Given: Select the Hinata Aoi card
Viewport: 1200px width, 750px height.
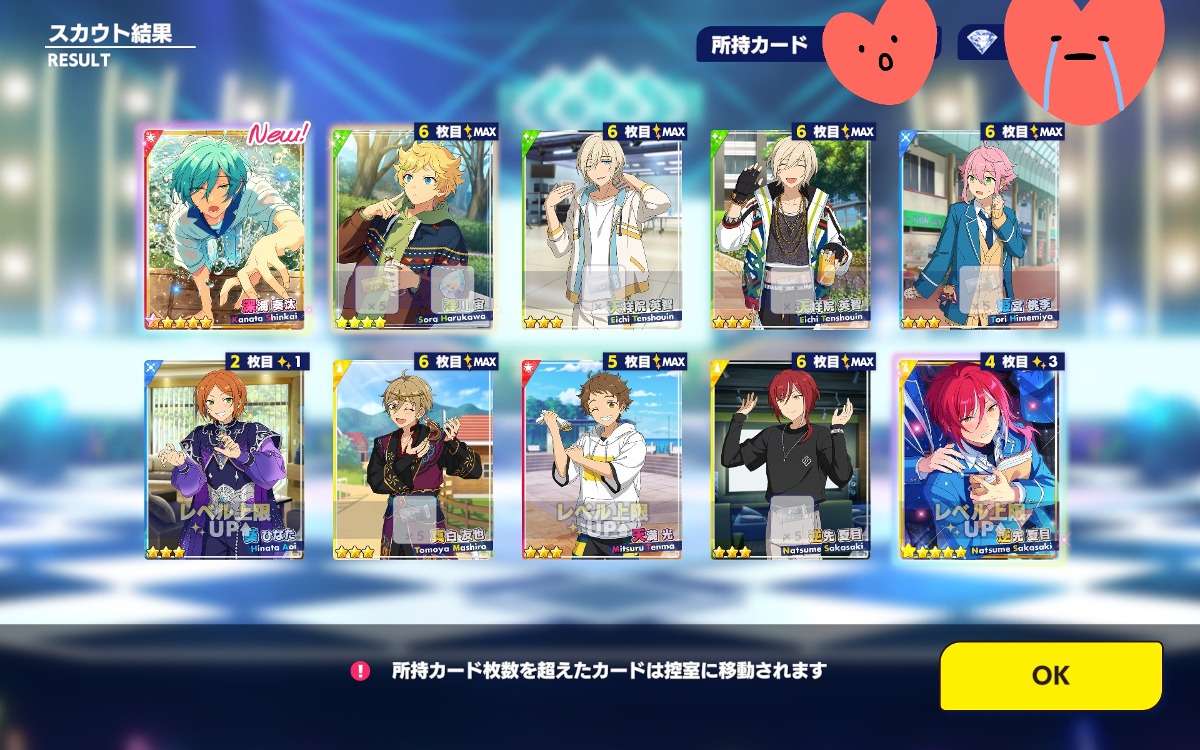Looking at the screenshot, I should coord(224,458).
